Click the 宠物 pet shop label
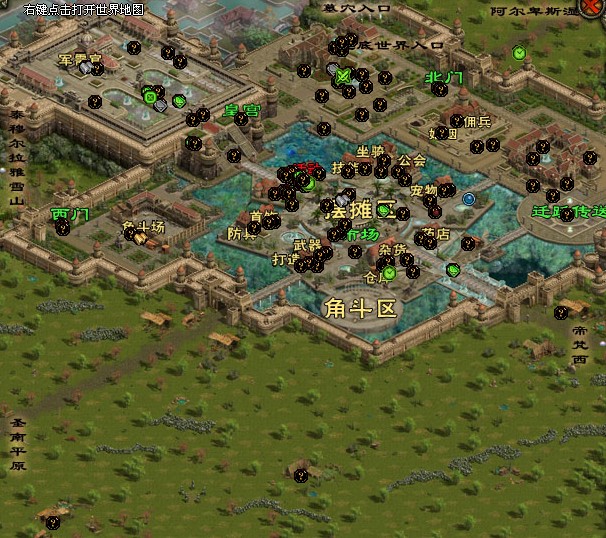 423,190
